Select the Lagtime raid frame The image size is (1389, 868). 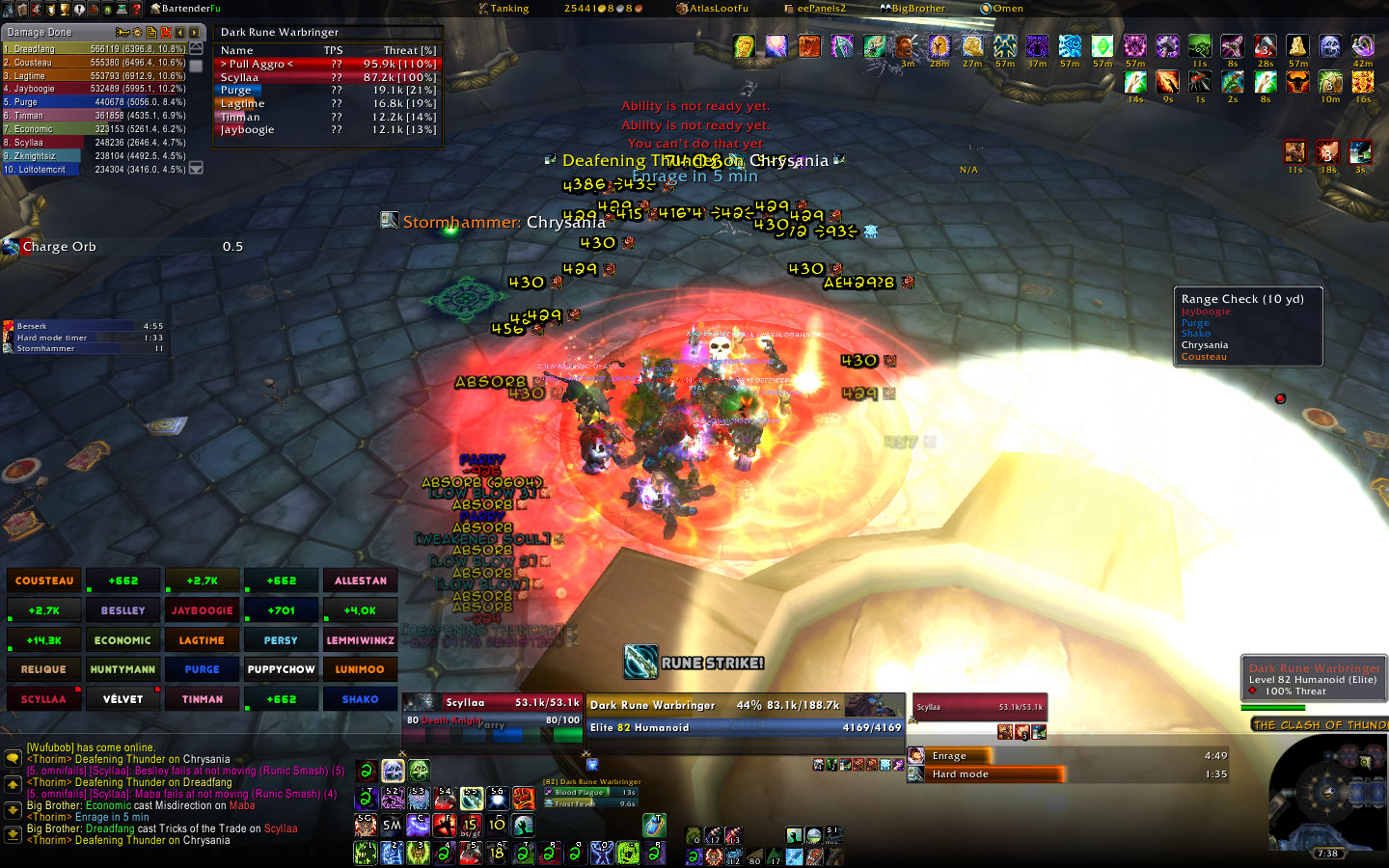[202, 640]
